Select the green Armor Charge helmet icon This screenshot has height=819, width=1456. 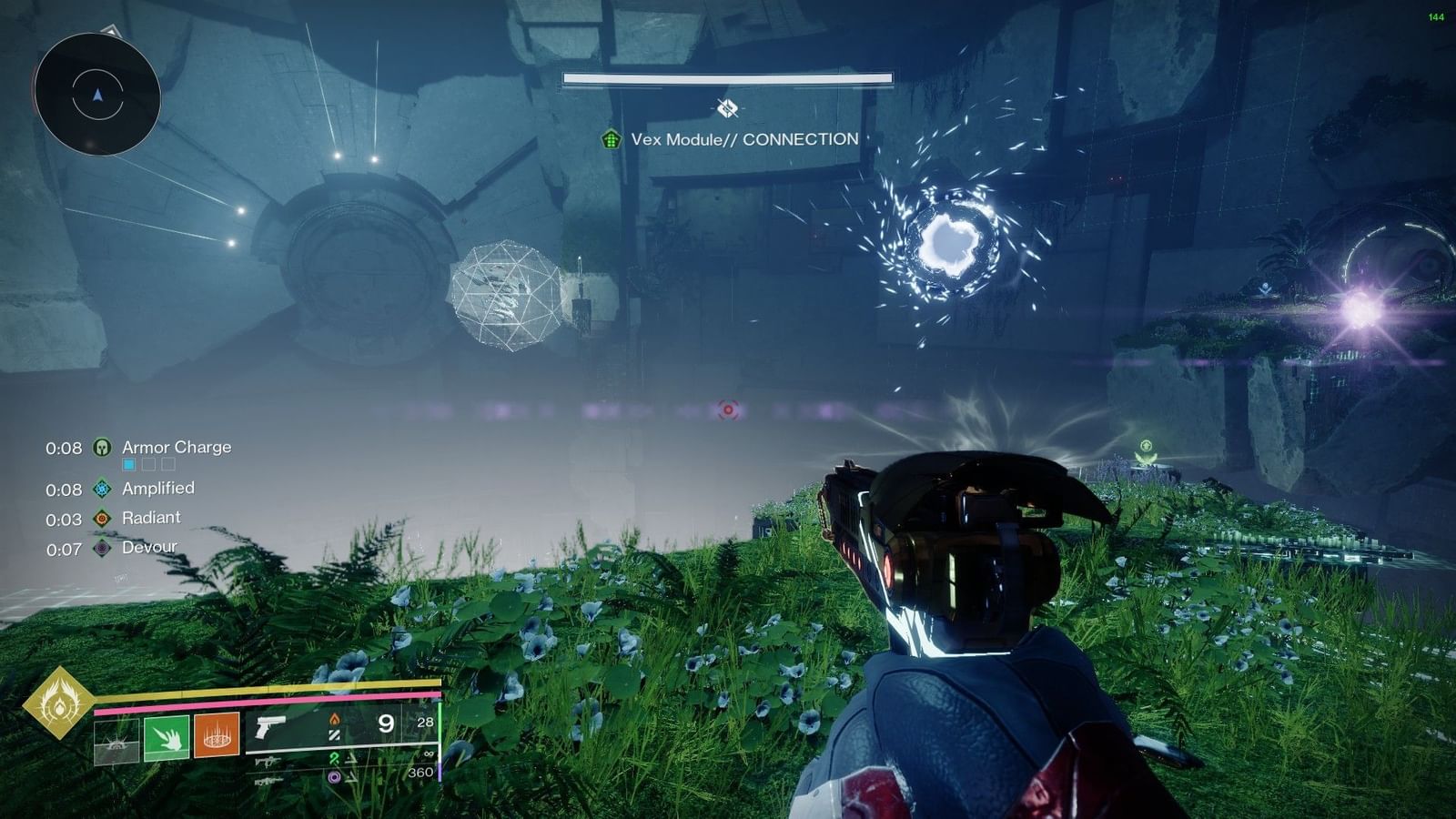coord(102,447)
